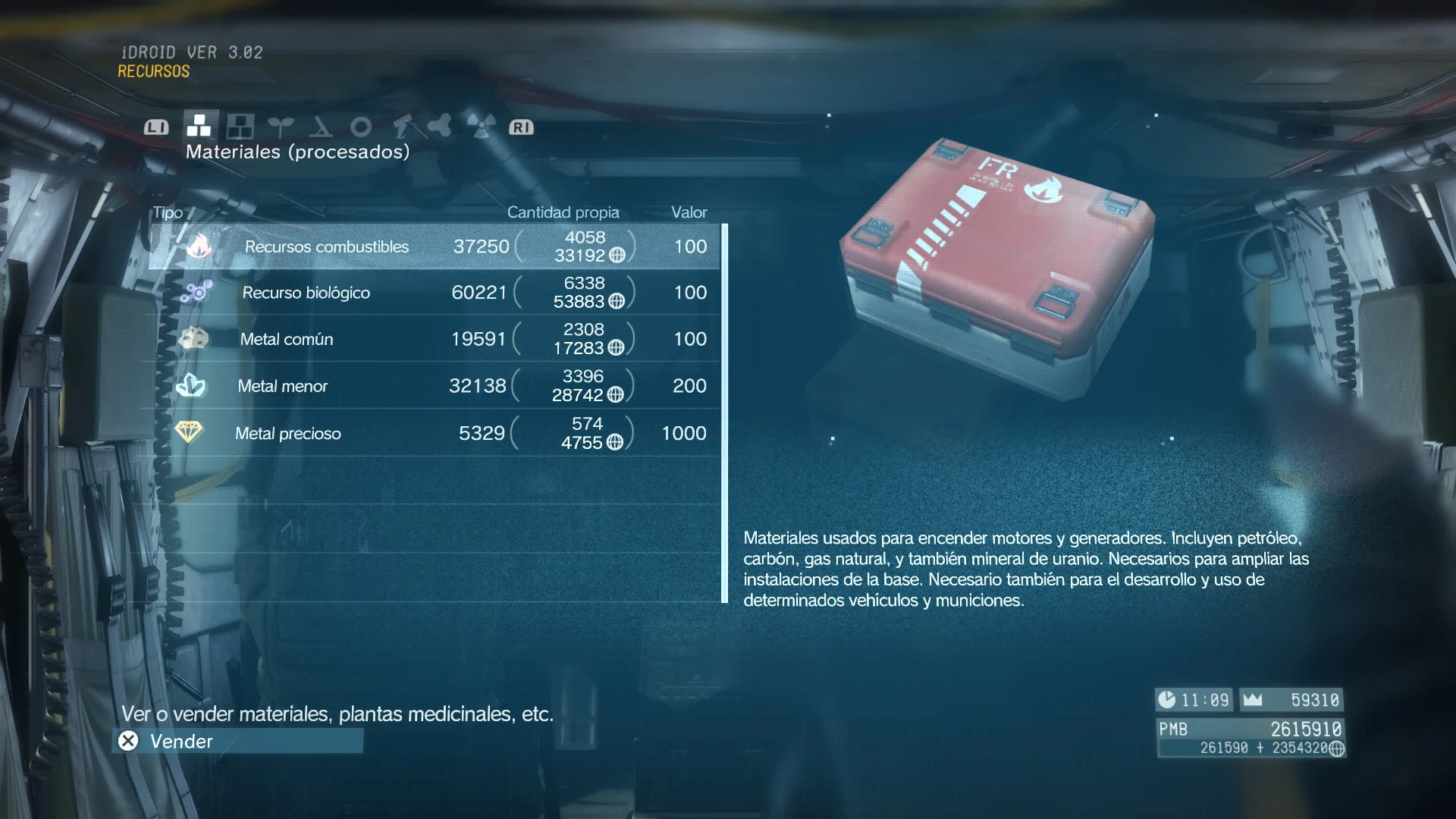The width and height of the screenshot is (1456, 819).
Task: Select the Recursos combustibles row
Action: [434, 246]
